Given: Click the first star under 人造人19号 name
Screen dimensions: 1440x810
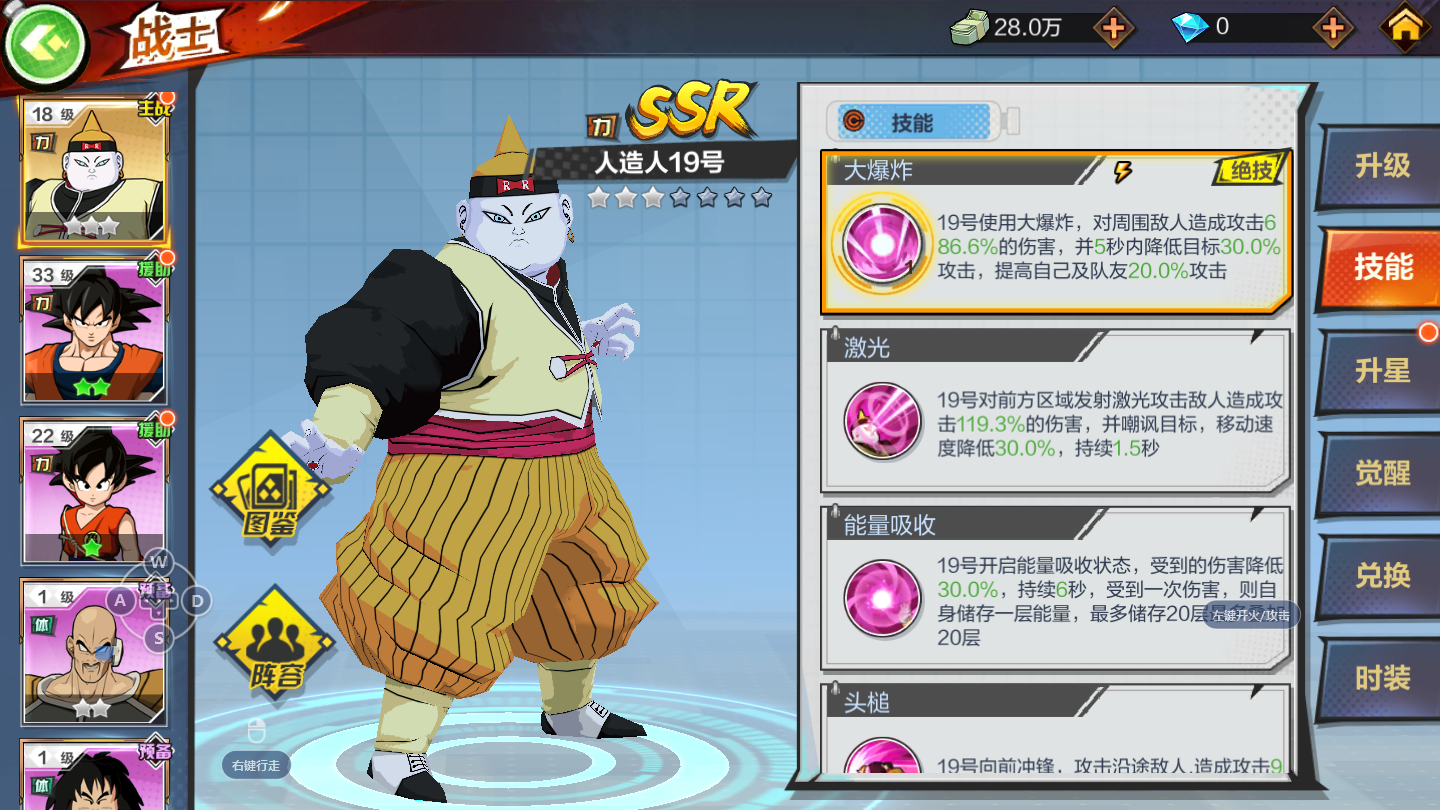Looking at the screenshot, I should (597, 198).
